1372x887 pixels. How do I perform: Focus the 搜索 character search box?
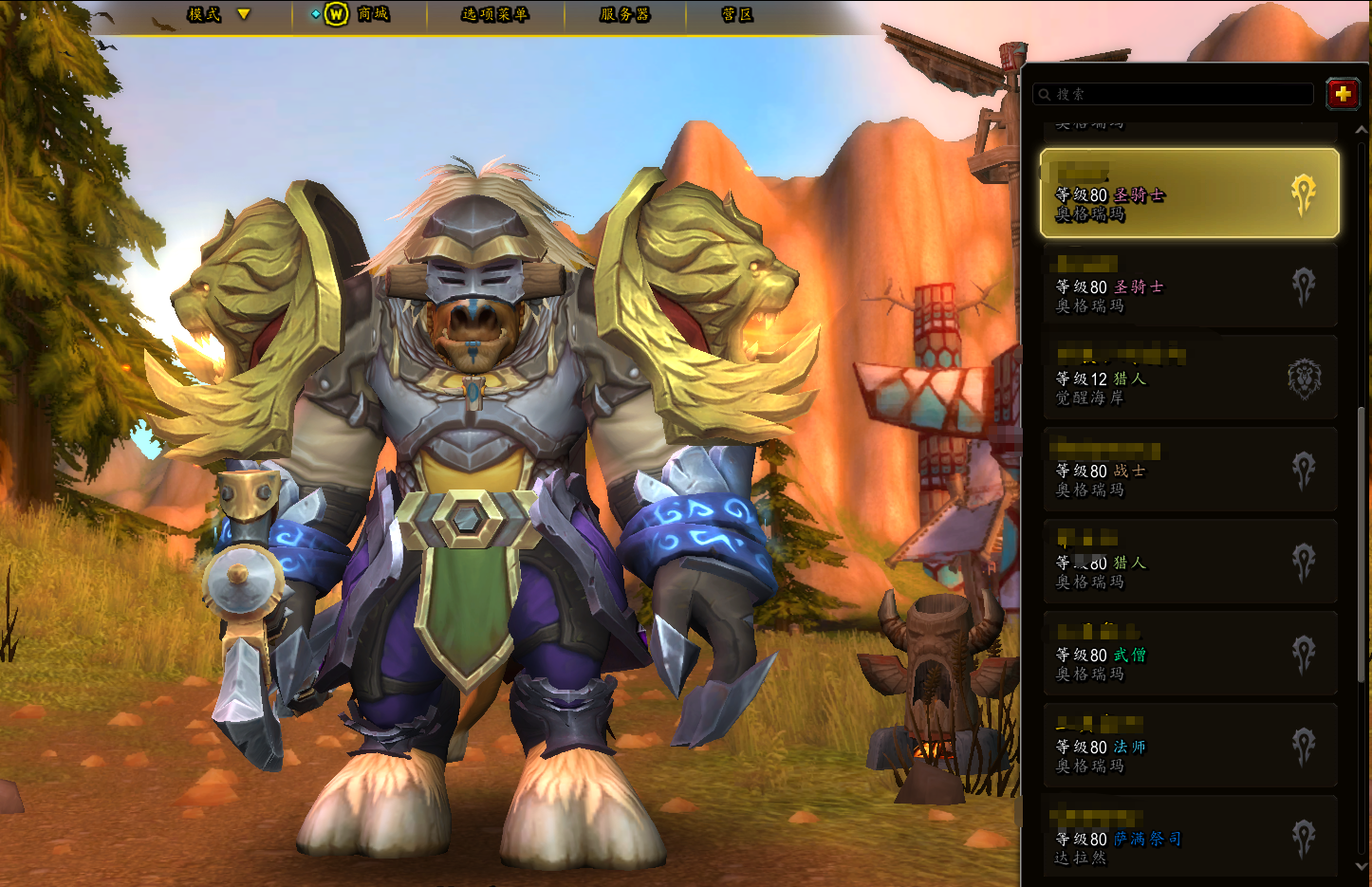(1173, 94)
